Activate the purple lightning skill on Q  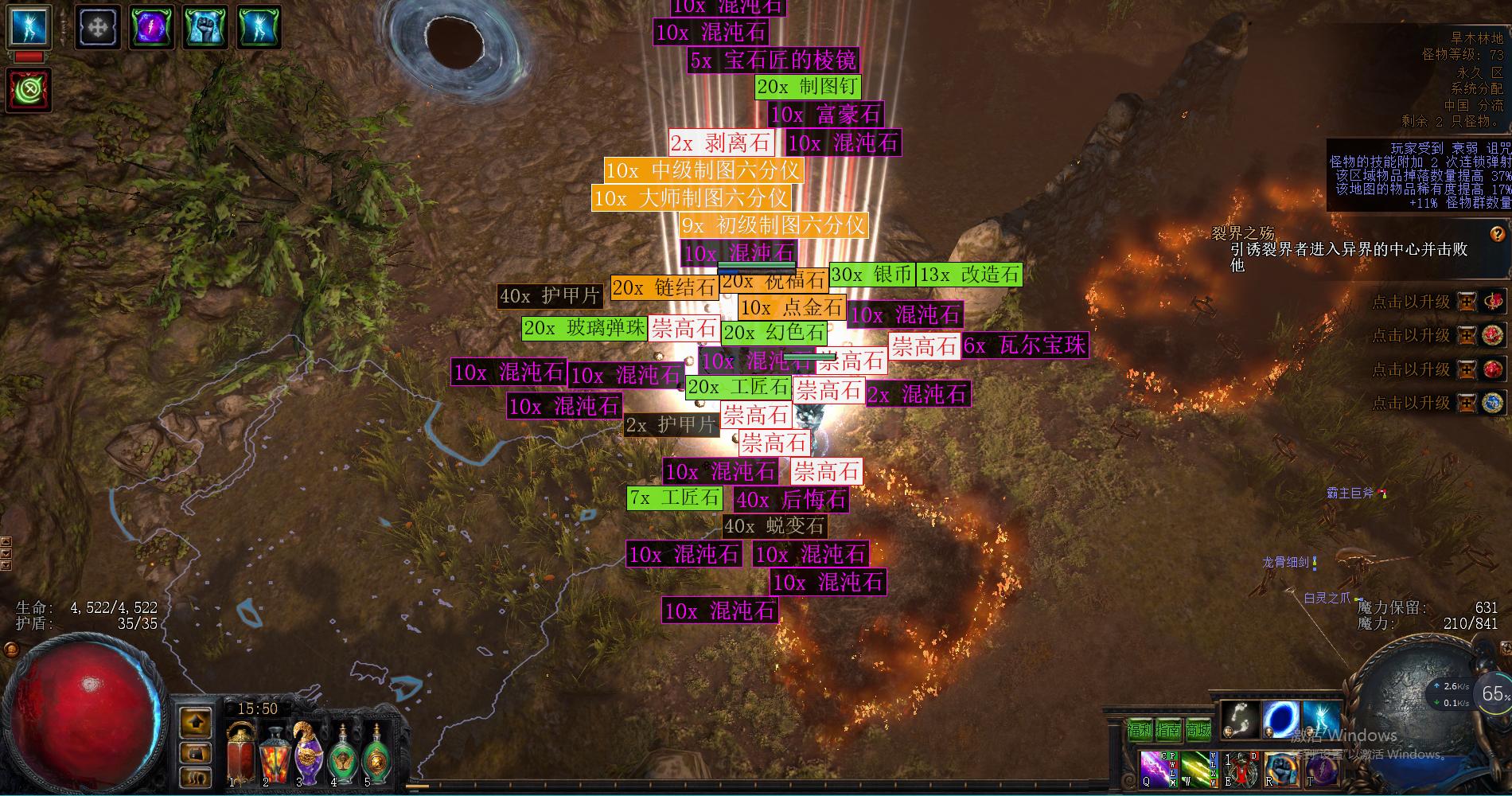click(x=1155, y=768)
